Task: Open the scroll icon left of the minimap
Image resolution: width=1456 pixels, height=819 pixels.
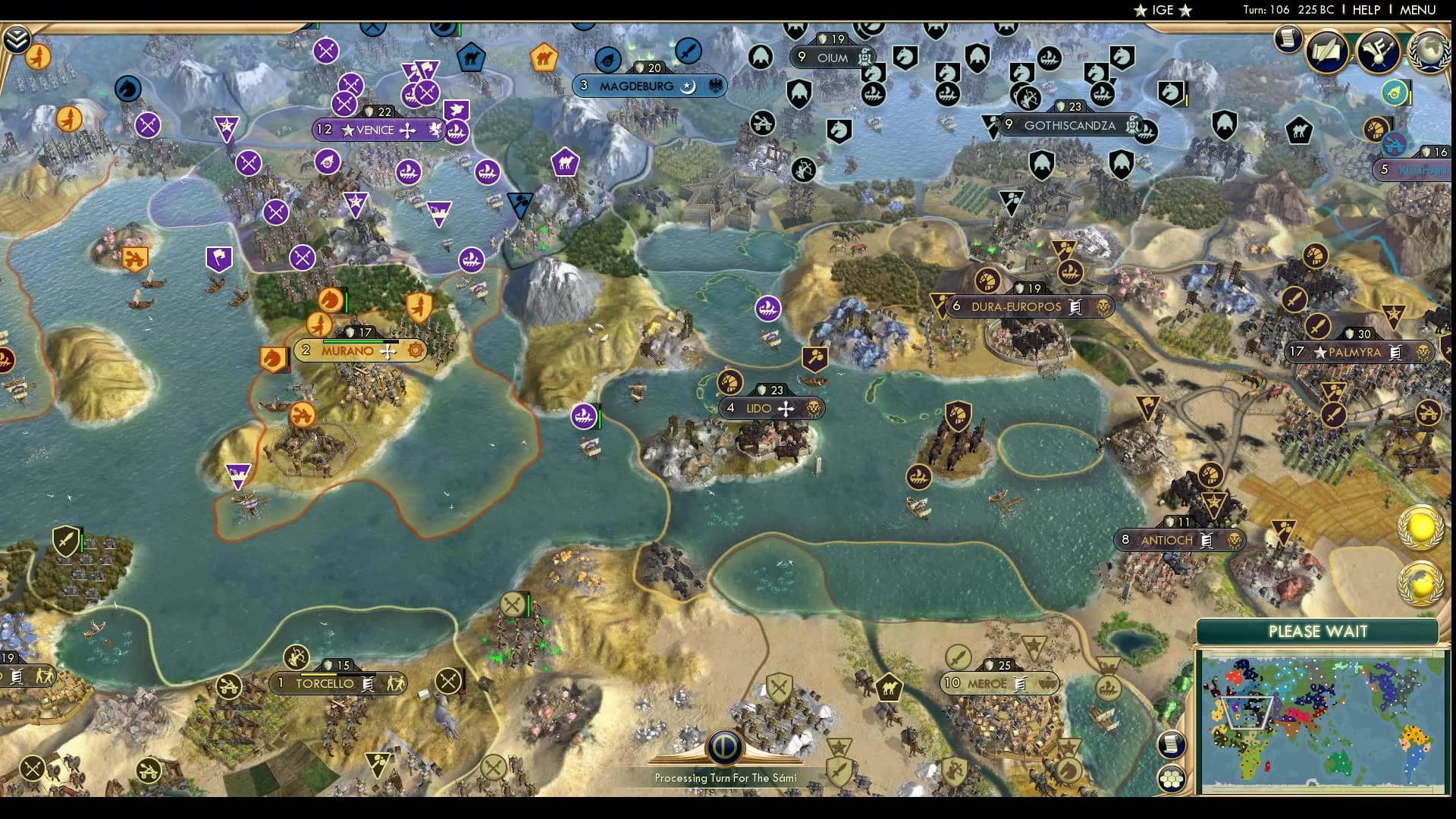Action: [x=1172, y=744]
